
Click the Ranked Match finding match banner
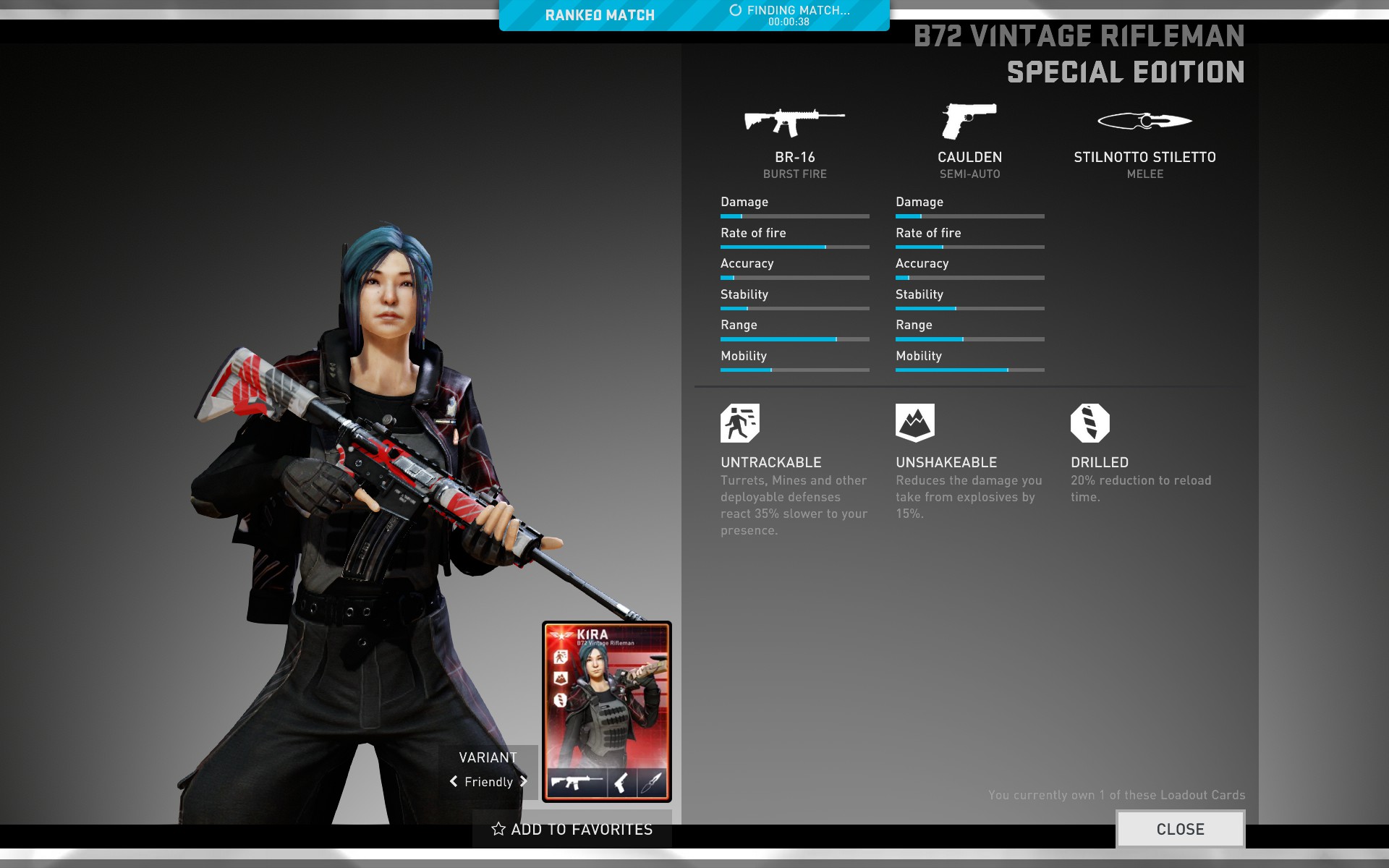coord(694,15)
